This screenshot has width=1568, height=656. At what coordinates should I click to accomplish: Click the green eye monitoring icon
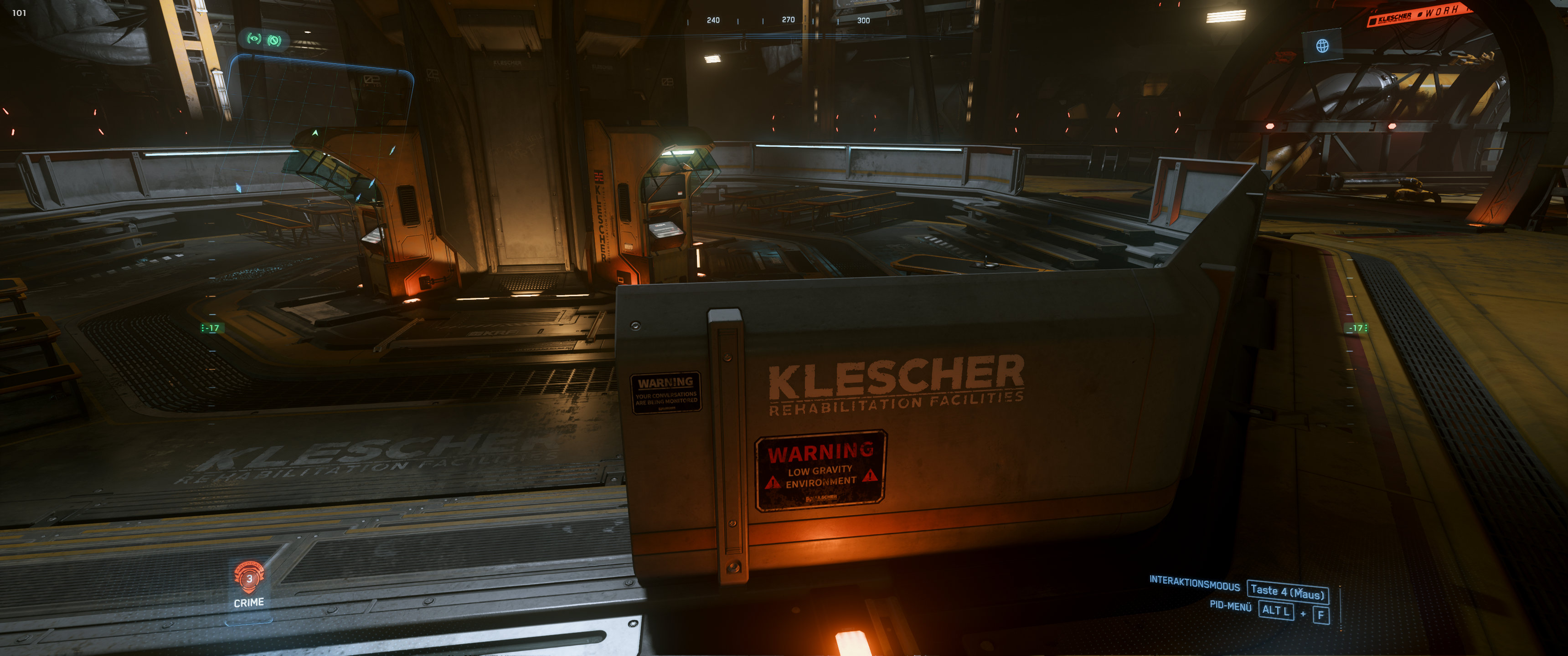point(254,39)
